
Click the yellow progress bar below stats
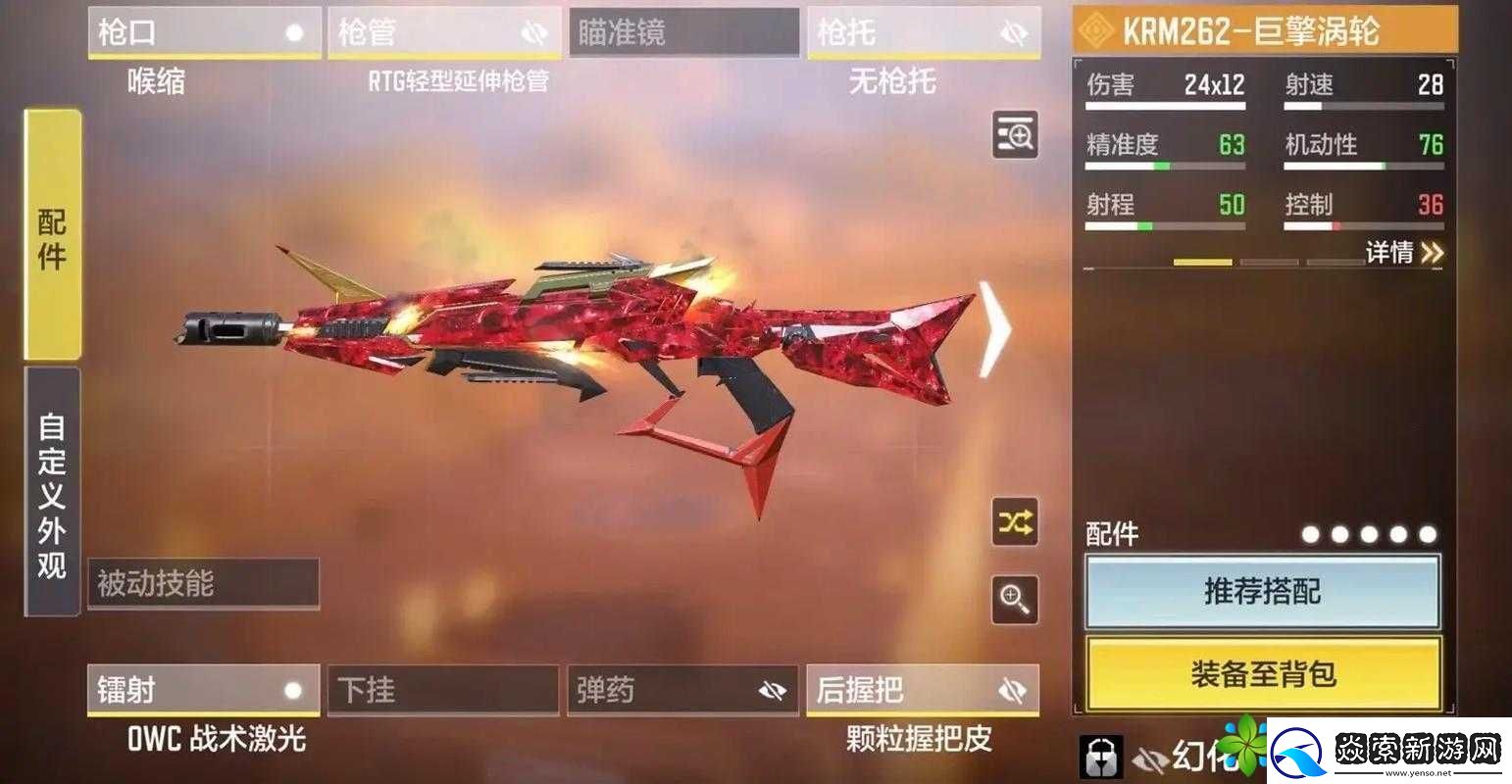[1204, 261]
